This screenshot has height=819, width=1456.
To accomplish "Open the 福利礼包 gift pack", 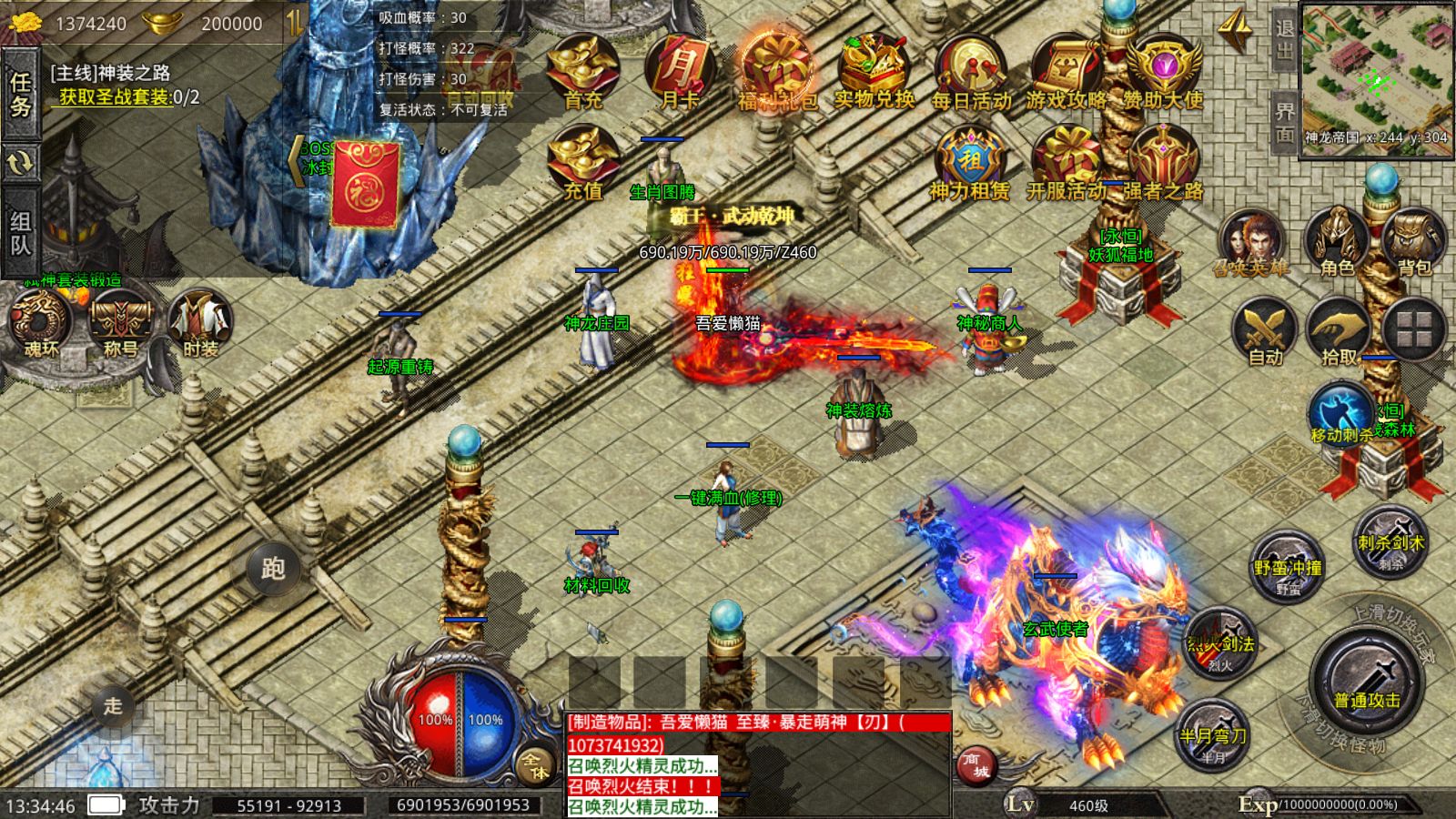I will pyautogui.click(x=776, y=71).
